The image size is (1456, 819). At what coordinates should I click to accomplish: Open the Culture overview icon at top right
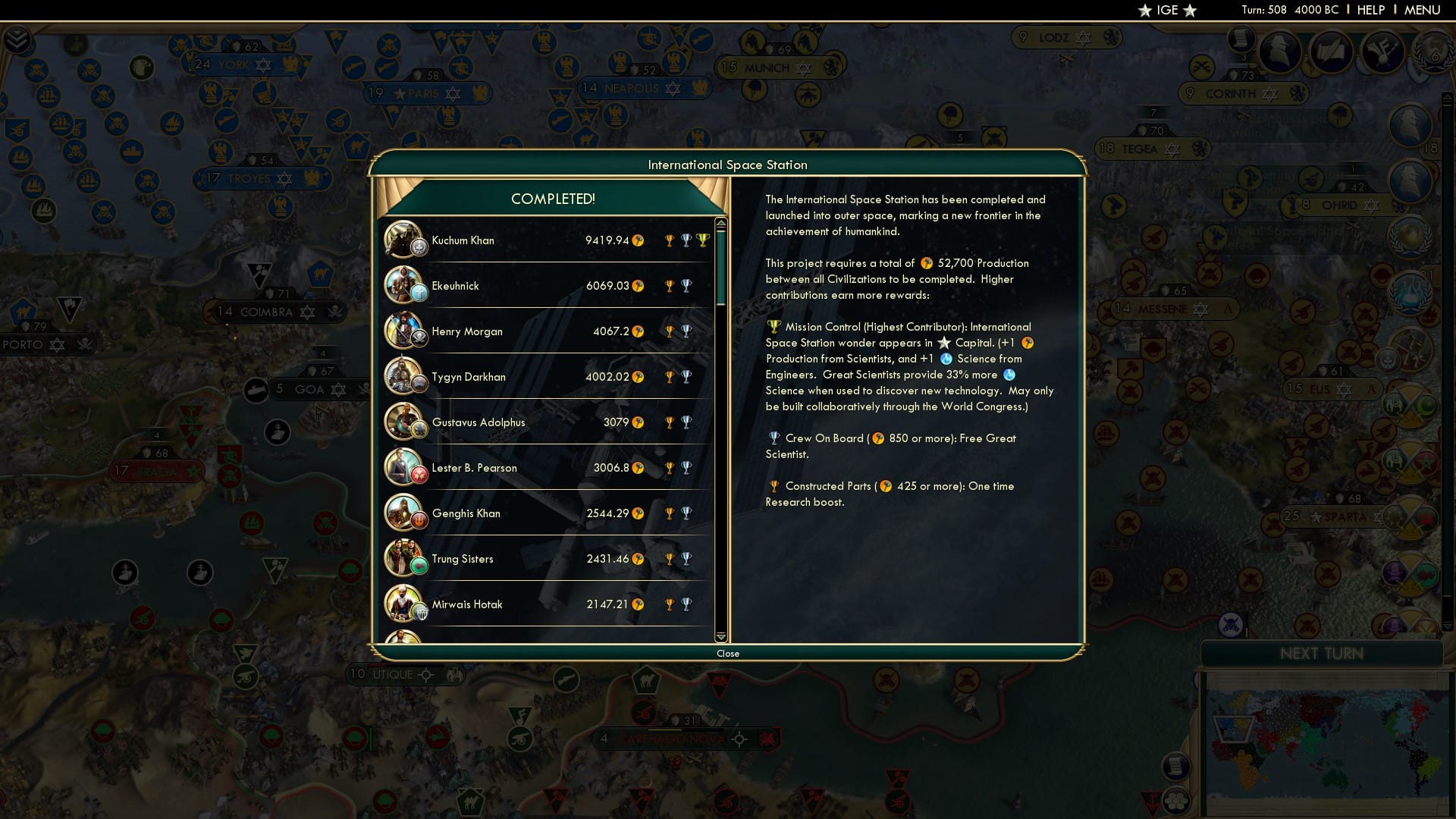[x=1382, y=51]
